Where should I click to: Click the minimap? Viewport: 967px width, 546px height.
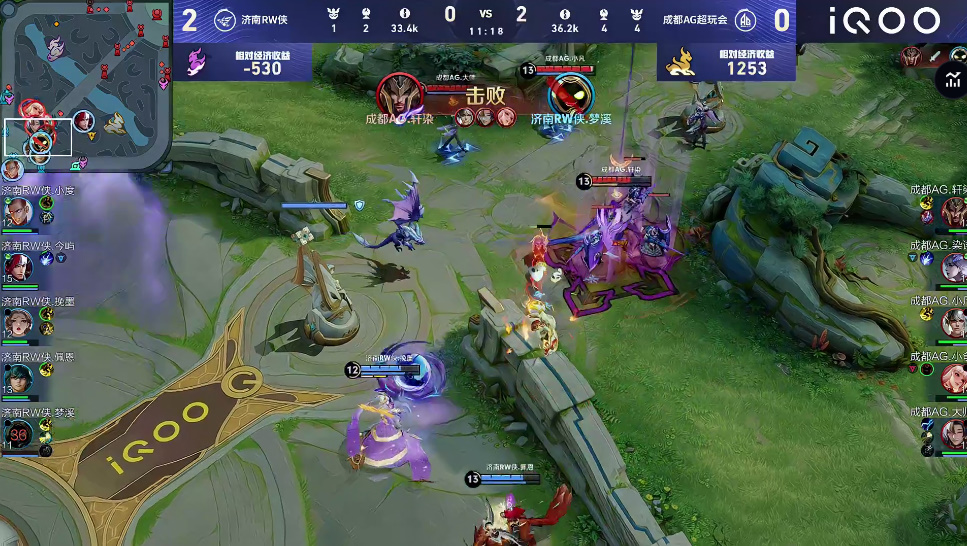tap(85, 85)
